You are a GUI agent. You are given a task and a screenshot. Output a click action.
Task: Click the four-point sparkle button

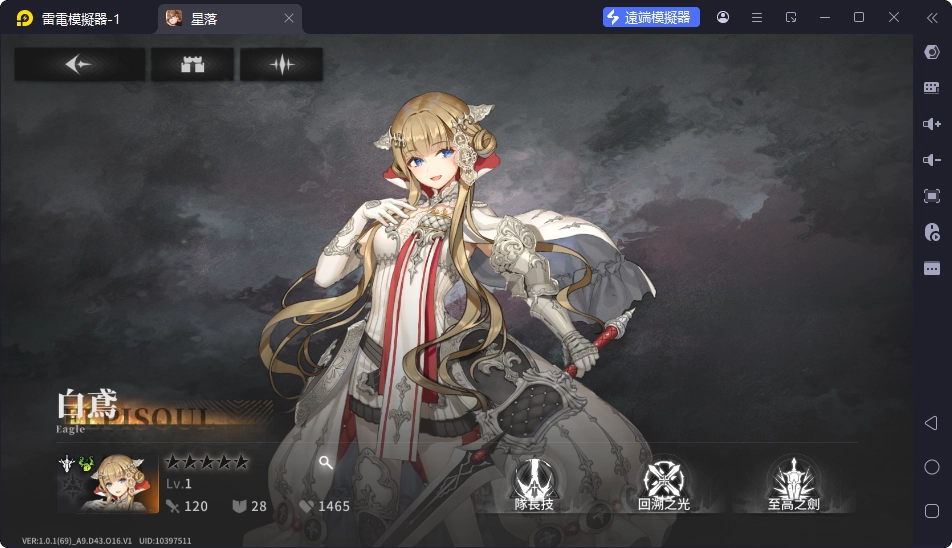coord(281,65)
